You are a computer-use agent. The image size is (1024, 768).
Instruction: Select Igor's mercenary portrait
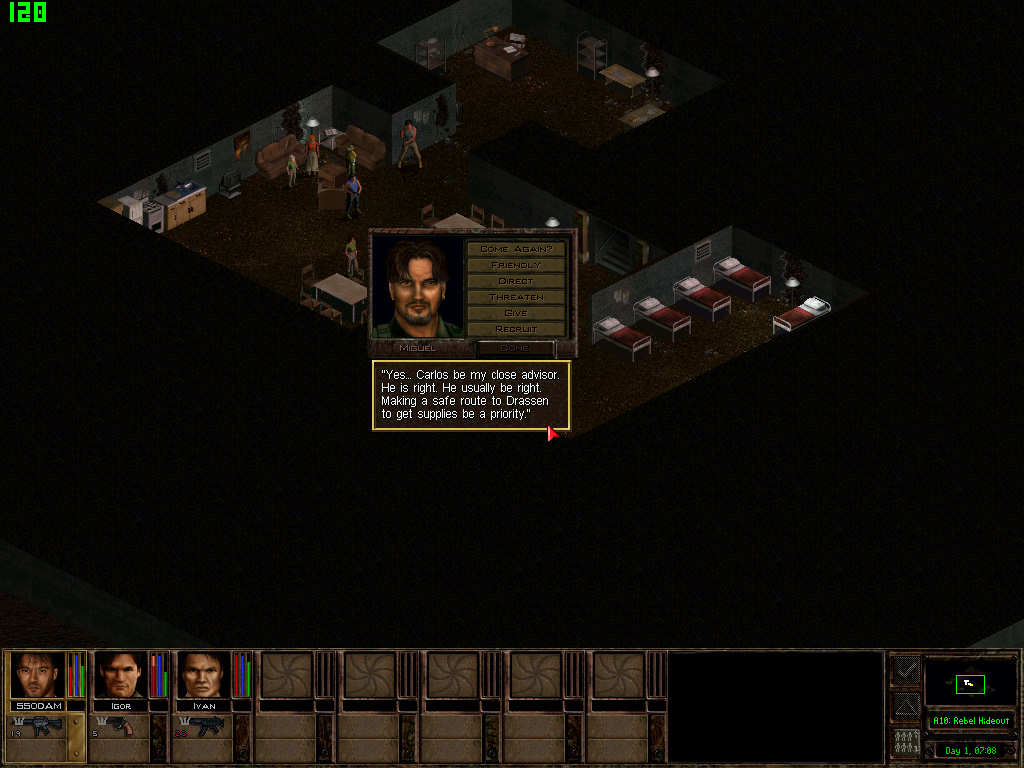tap(120, 676)
